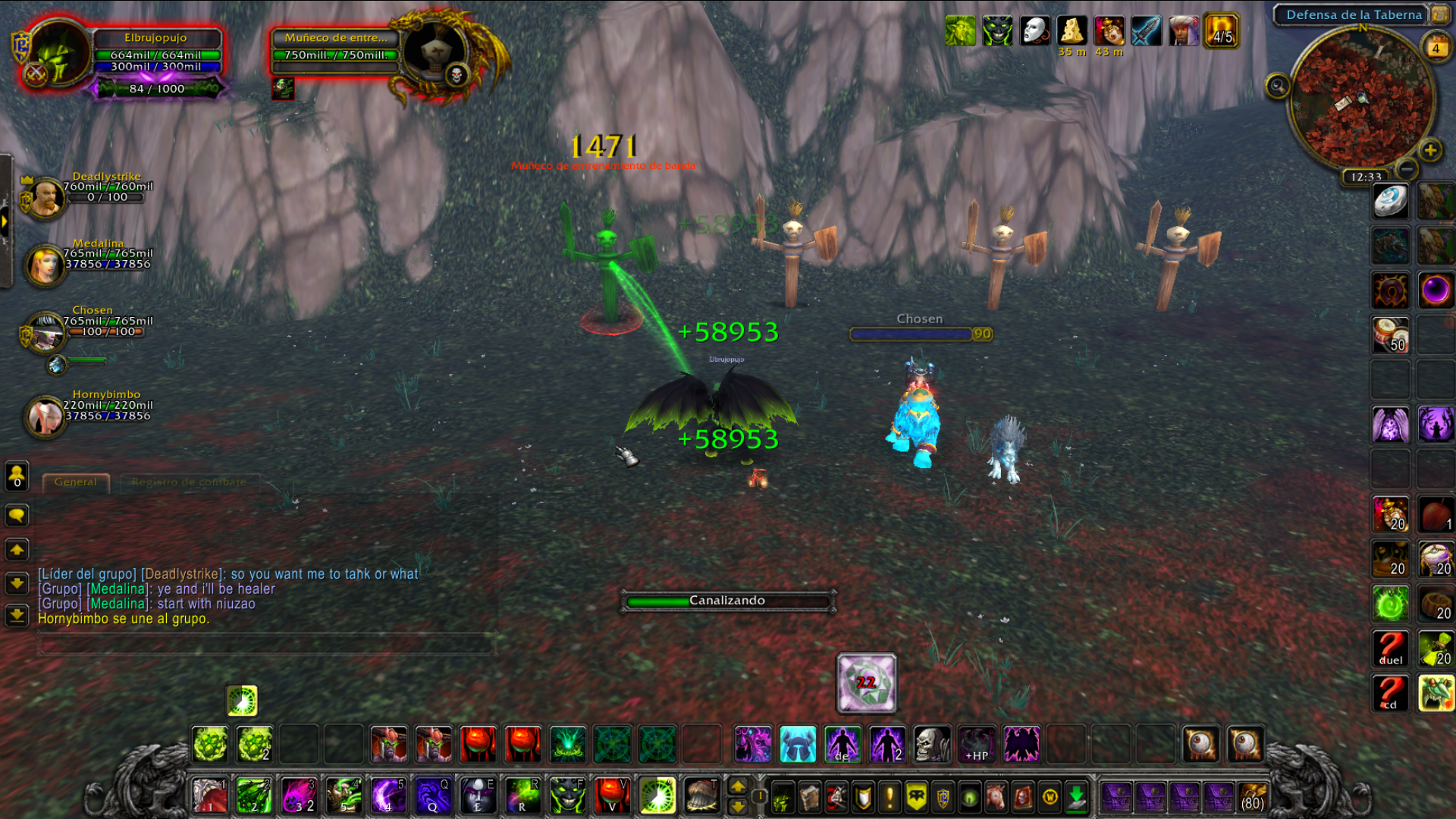This screenshot has width=1456, height=819.
Task: Open the world map via the zone-name button
Action: (1354, 14)
